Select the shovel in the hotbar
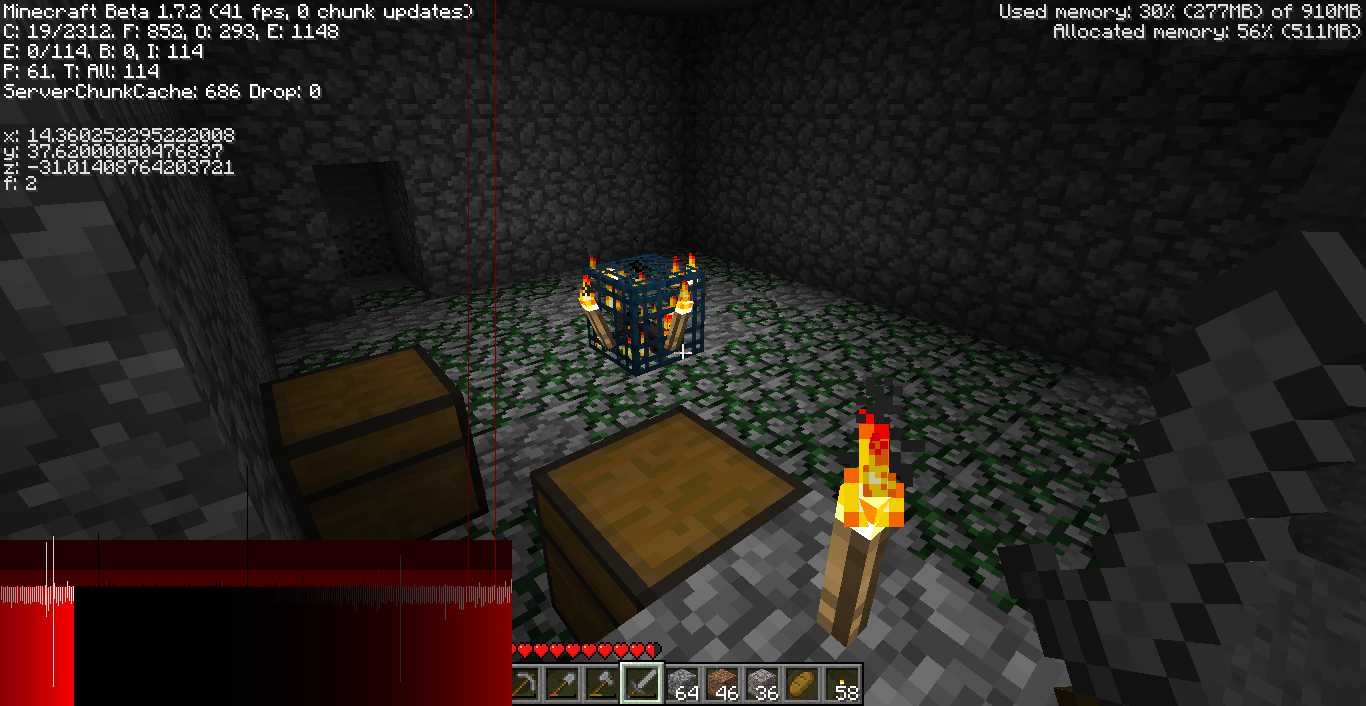The image size is (1366, 706). pos(562,684)
